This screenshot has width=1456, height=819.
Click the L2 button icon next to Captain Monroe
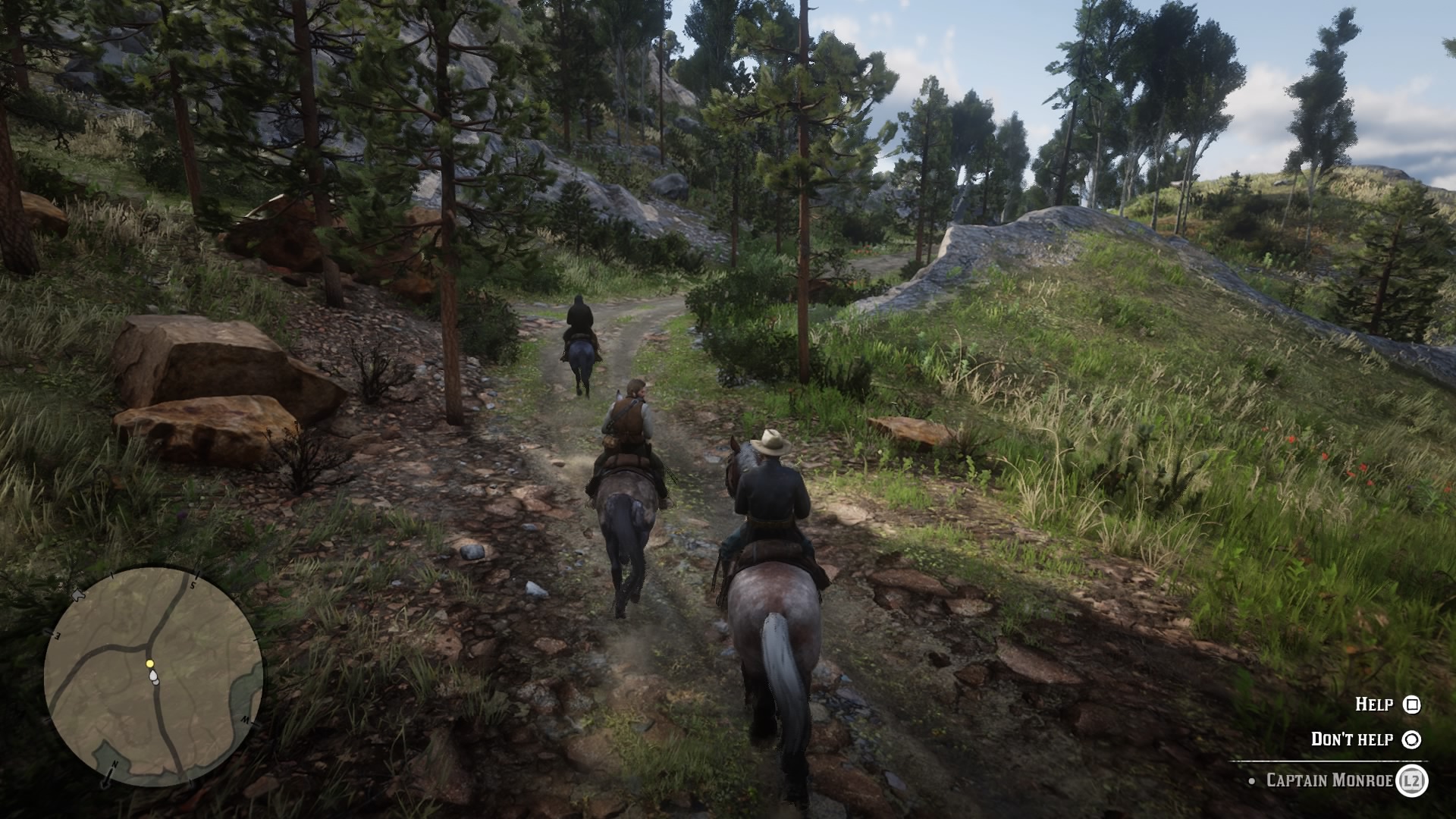1413,782
